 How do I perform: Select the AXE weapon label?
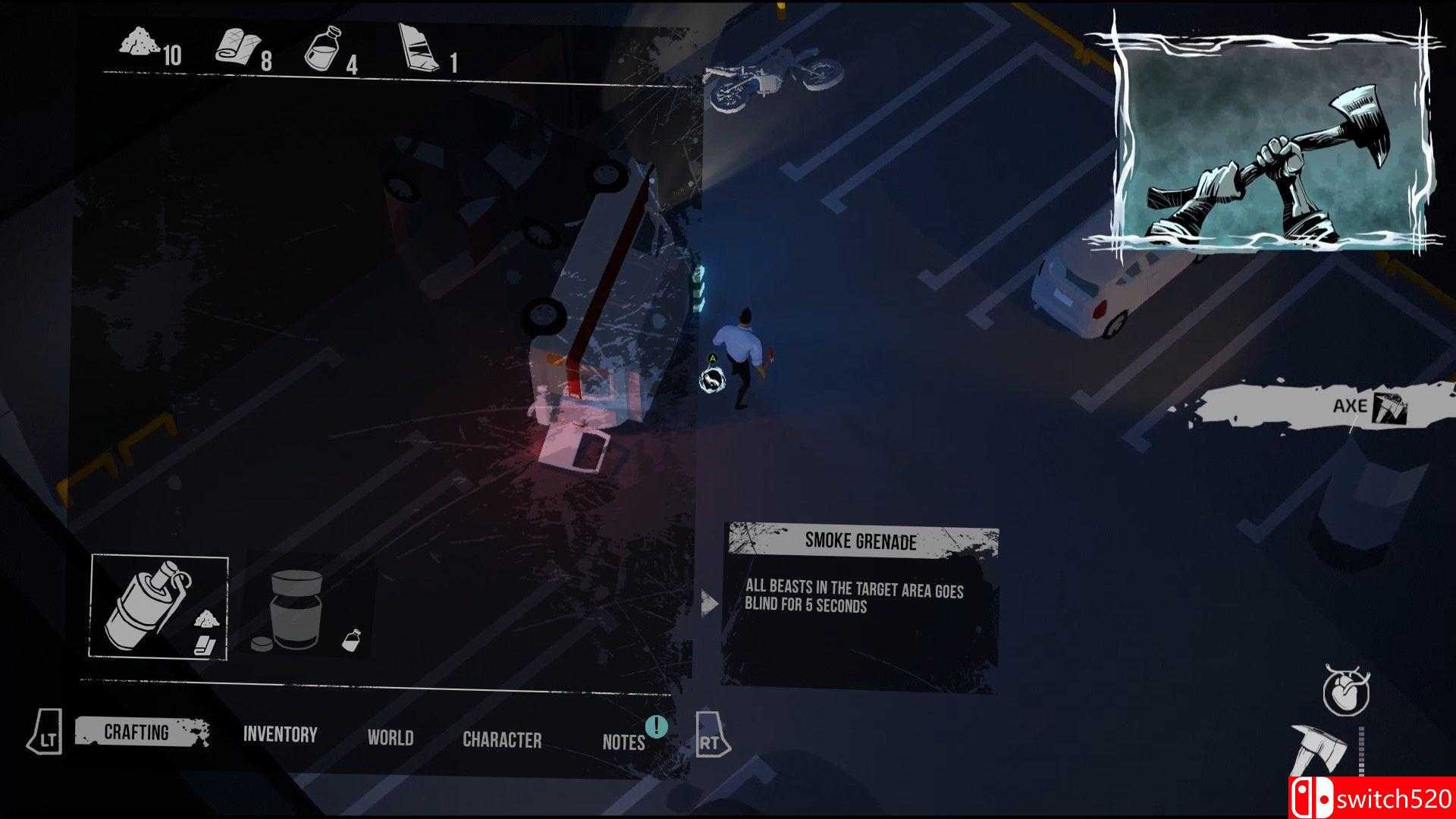click(1350, 406)
